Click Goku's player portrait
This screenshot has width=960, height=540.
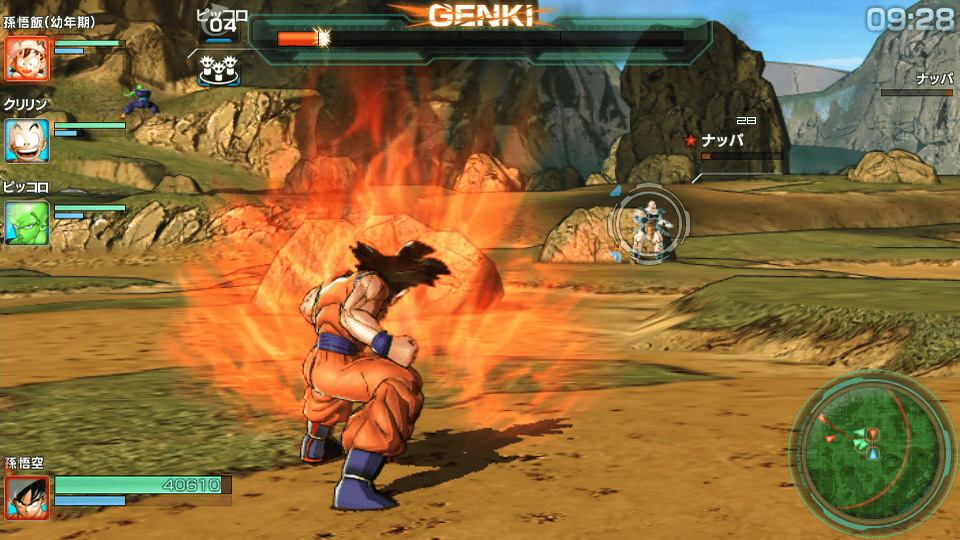click(27, 497)
